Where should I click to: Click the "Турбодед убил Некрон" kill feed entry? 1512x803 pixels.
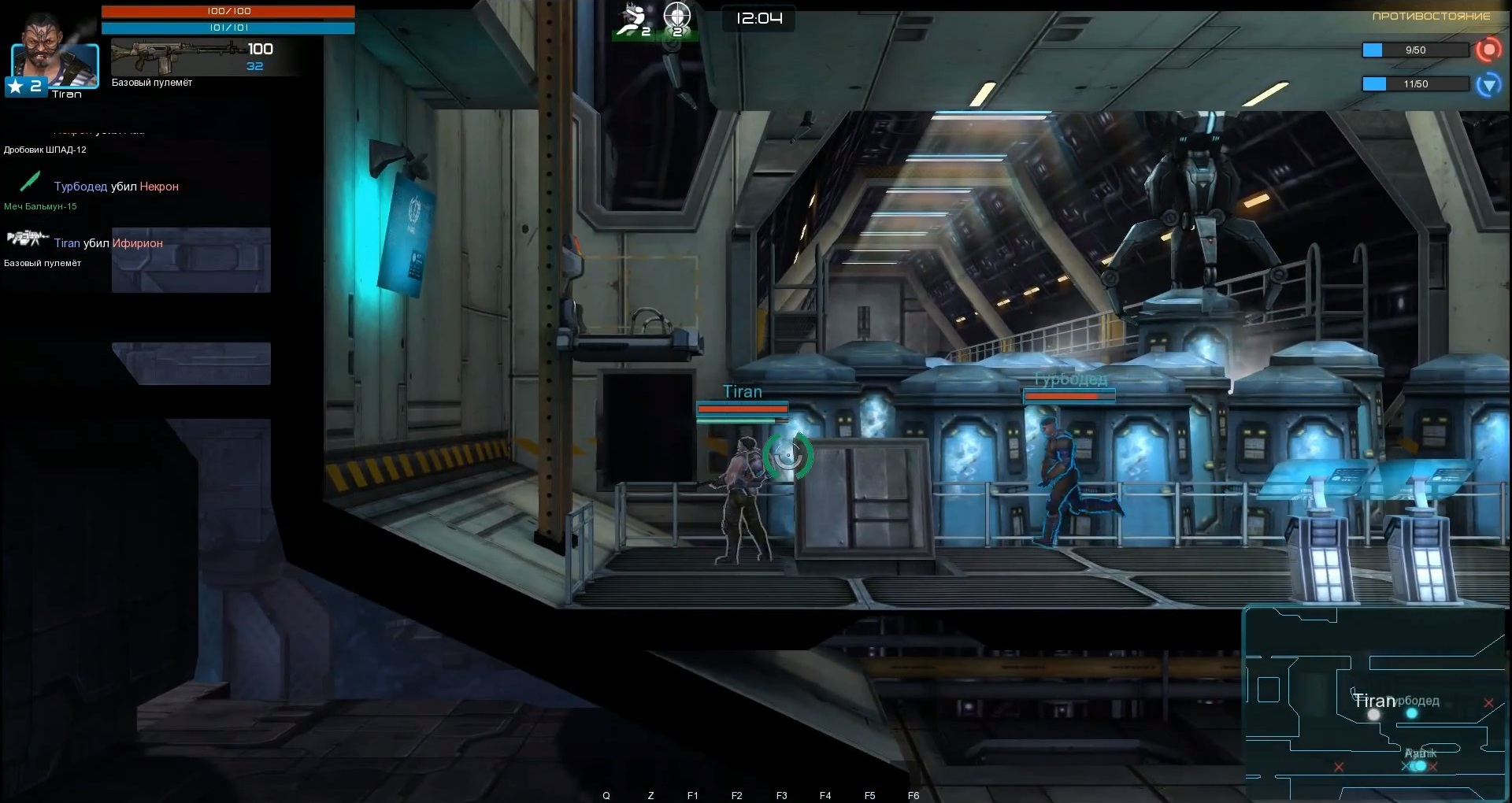click(x=117, y=187)
